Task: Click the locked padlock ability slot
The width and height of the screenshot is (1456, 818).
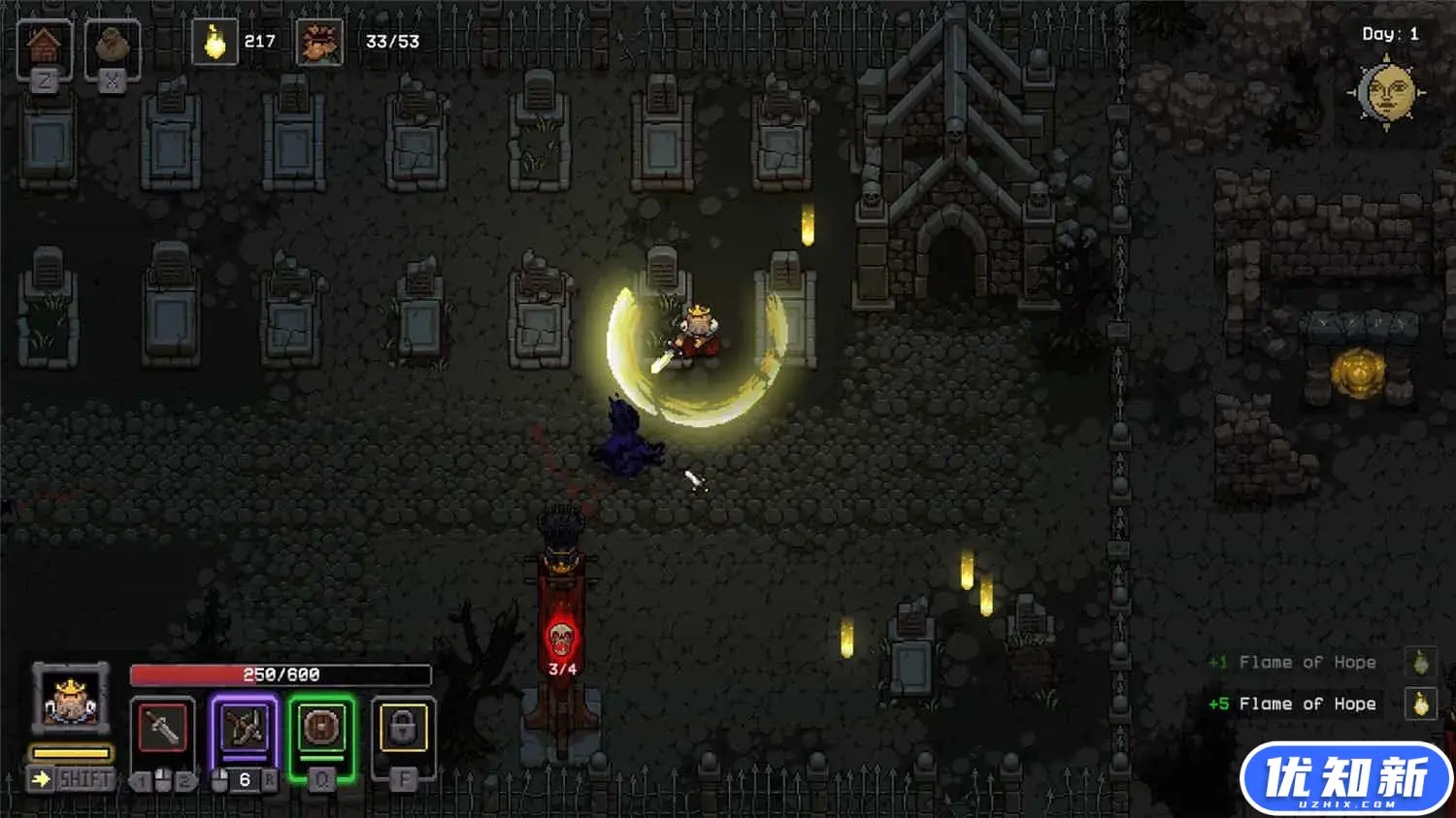Action: 403,728
